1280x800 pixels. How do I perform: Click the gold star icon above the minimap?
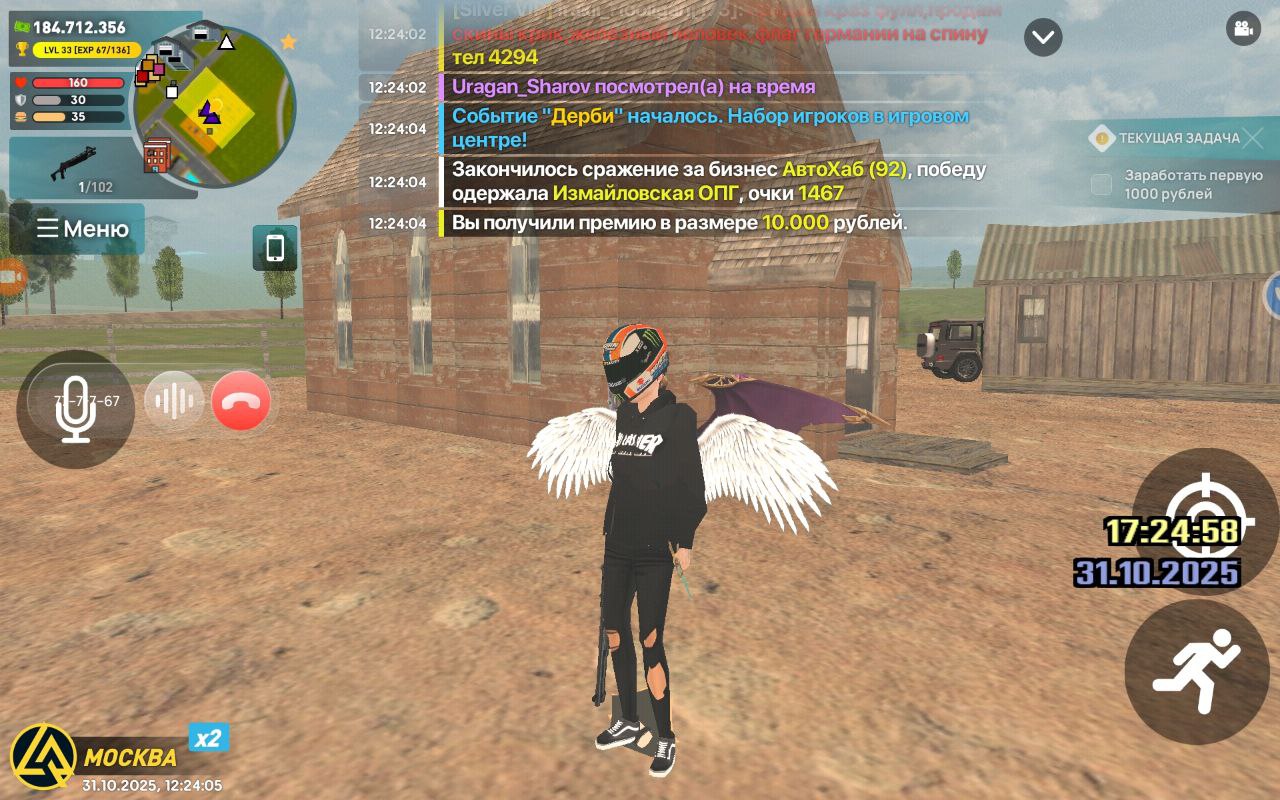pyautogui.click(x=290, y=42)
